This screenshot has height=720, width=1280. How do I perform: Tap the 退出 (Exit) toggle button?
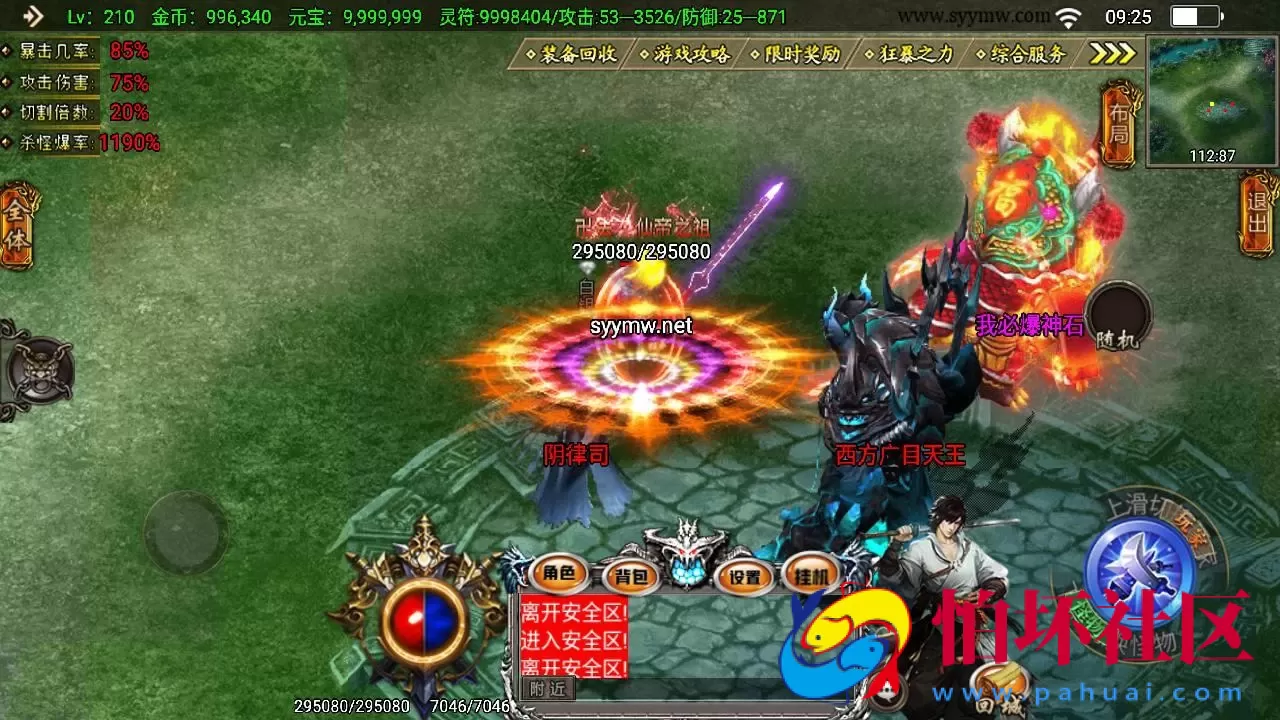(x=1258, y=213)
